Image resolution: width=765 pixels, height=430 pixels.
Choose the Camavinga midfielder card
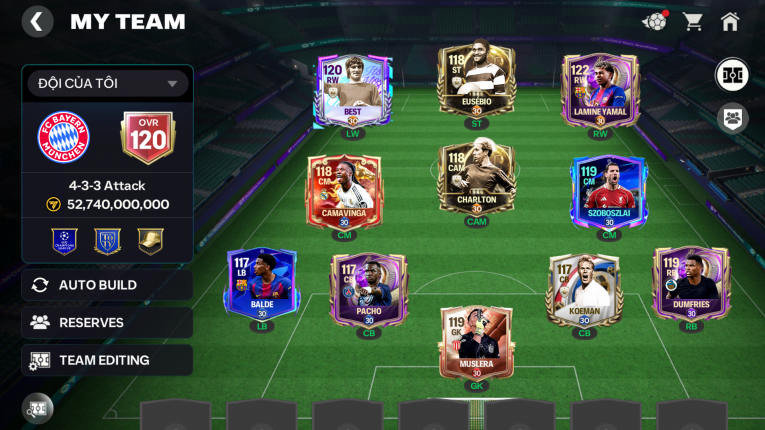coord(343,192)
